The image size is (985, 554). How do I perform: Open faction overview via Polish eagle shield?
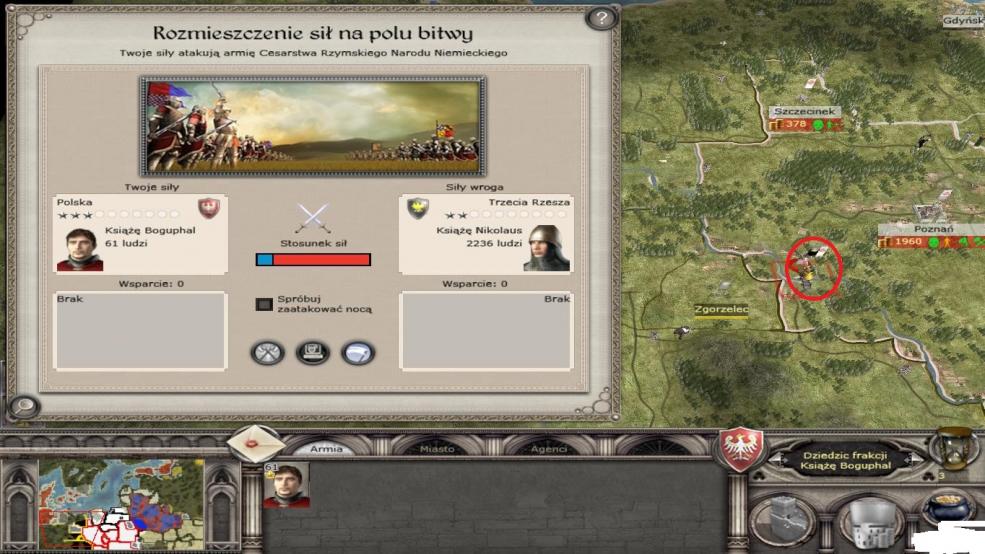coord(743,445)
